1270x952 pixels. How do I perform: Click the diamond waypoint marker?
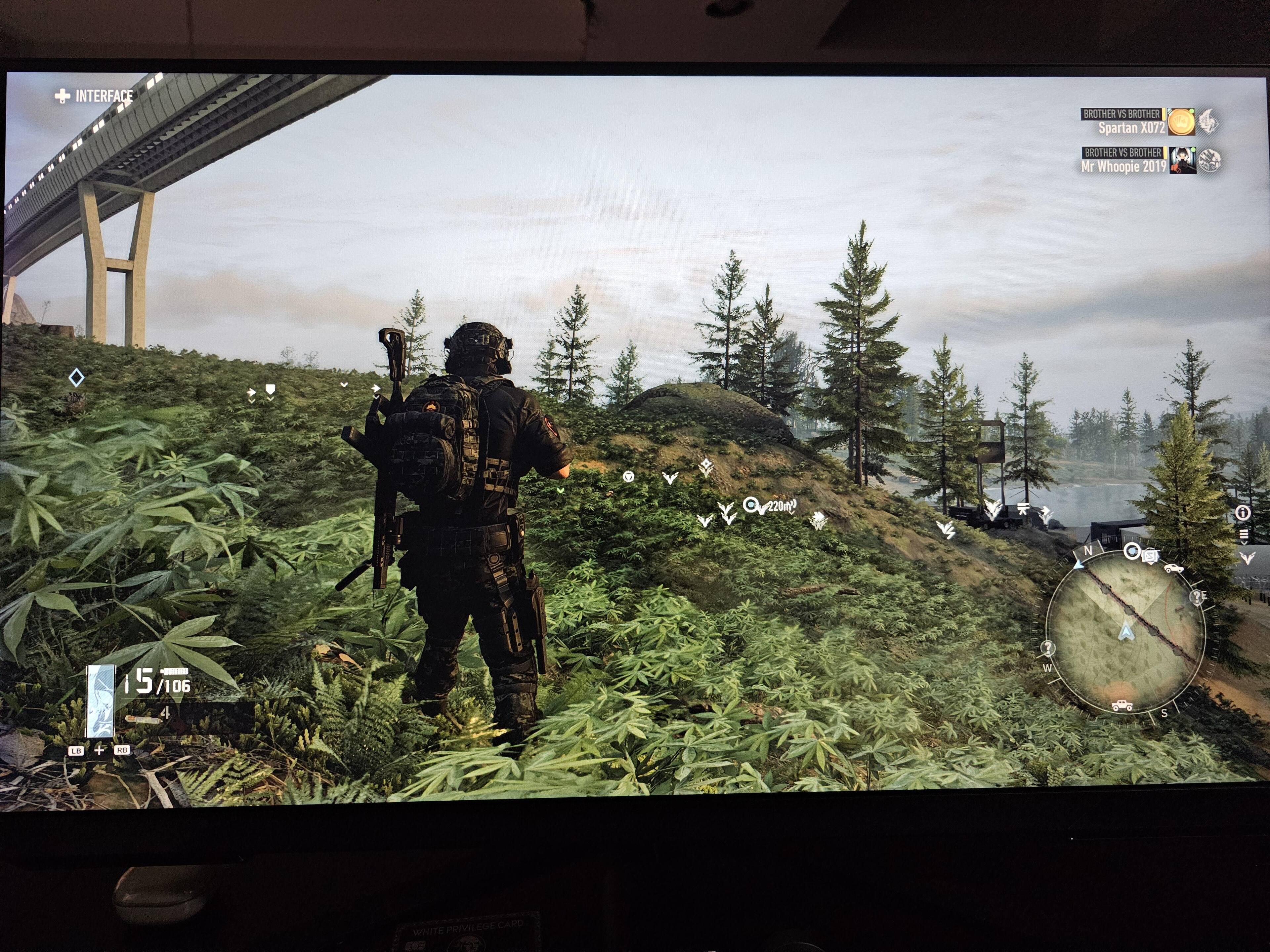point(76,377)
